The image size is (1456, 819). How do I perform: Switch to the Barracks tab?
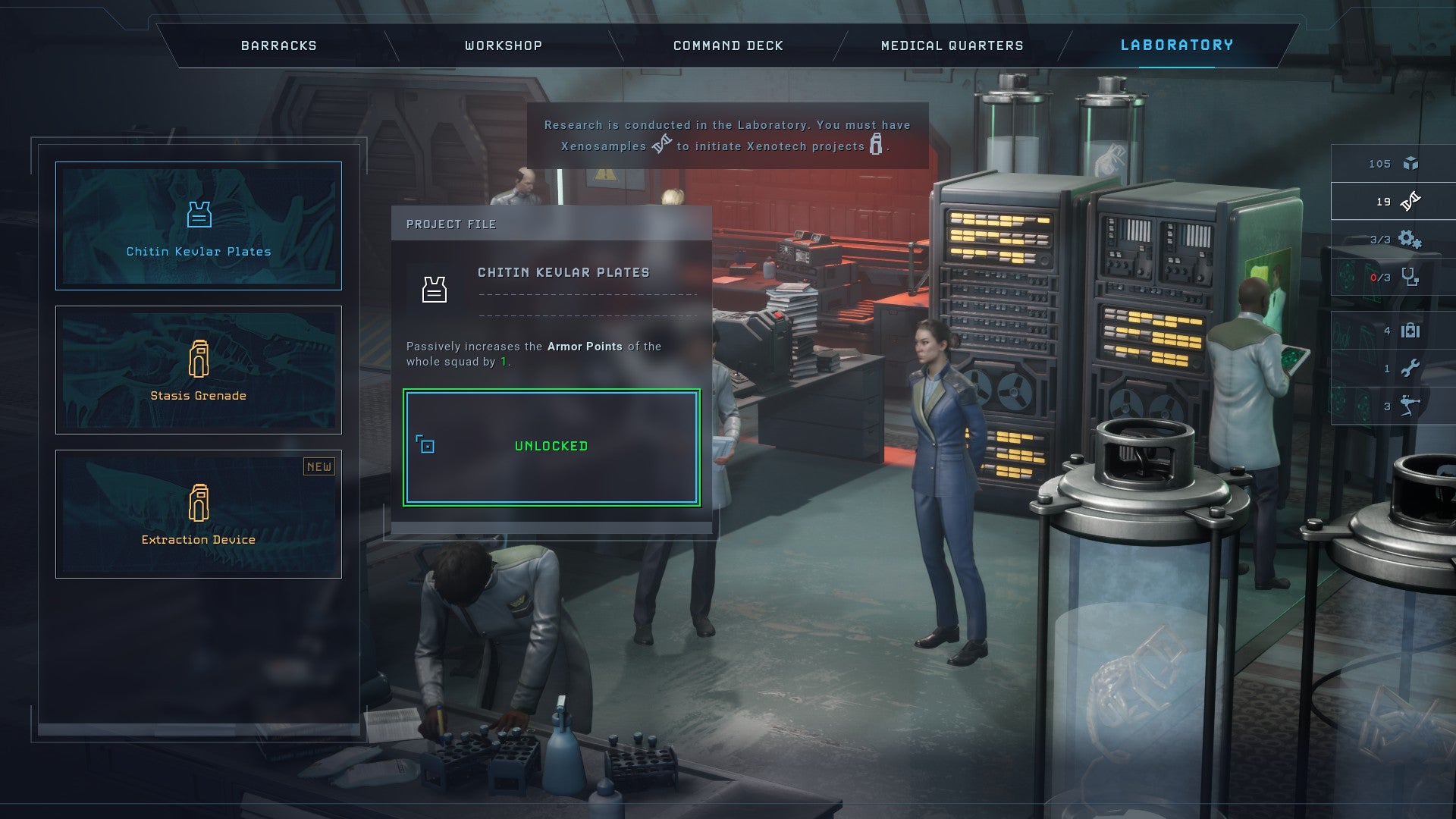(278, 45)
